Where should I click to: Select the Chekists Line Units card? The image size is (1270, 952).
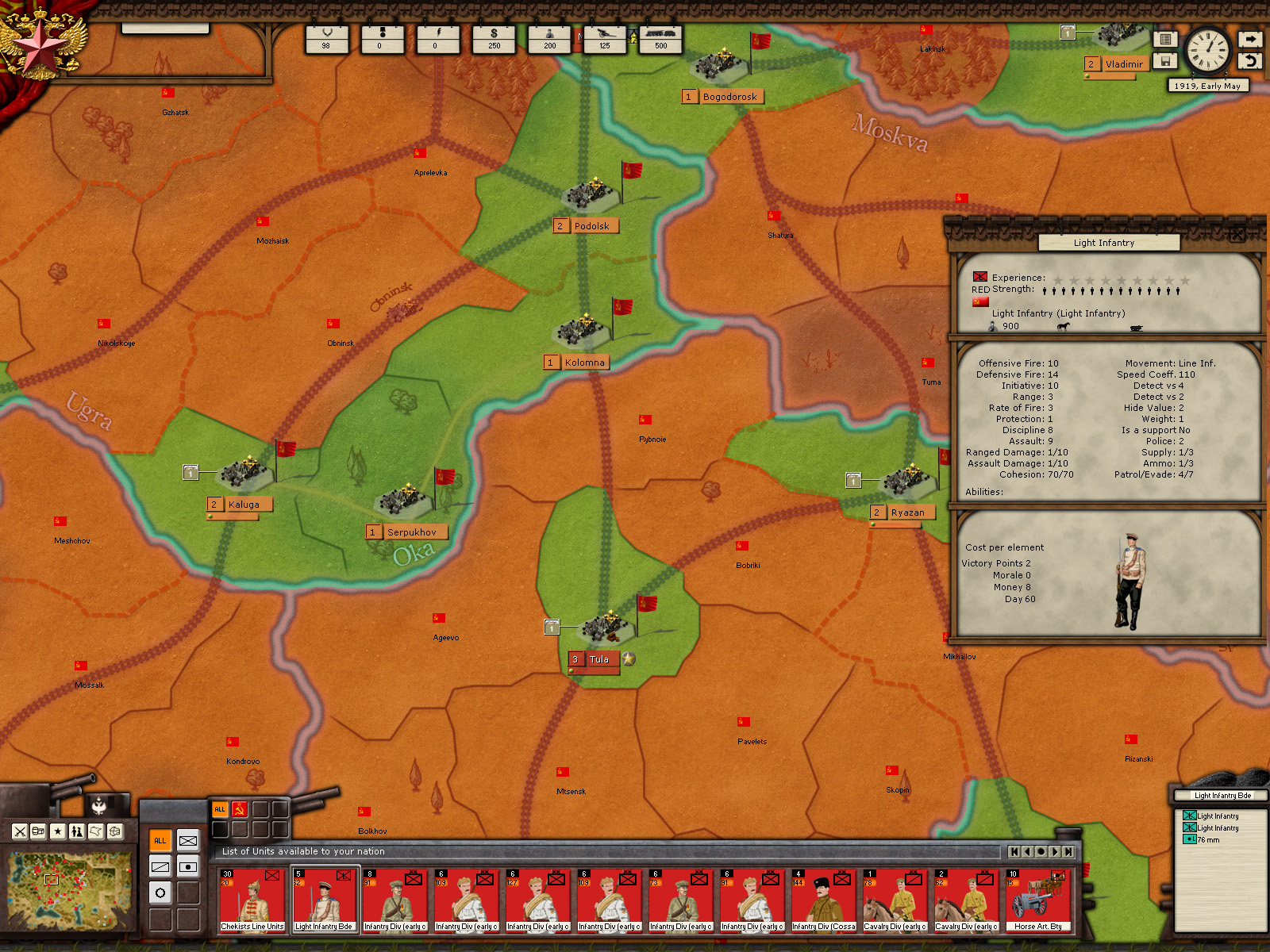point(252,901)
